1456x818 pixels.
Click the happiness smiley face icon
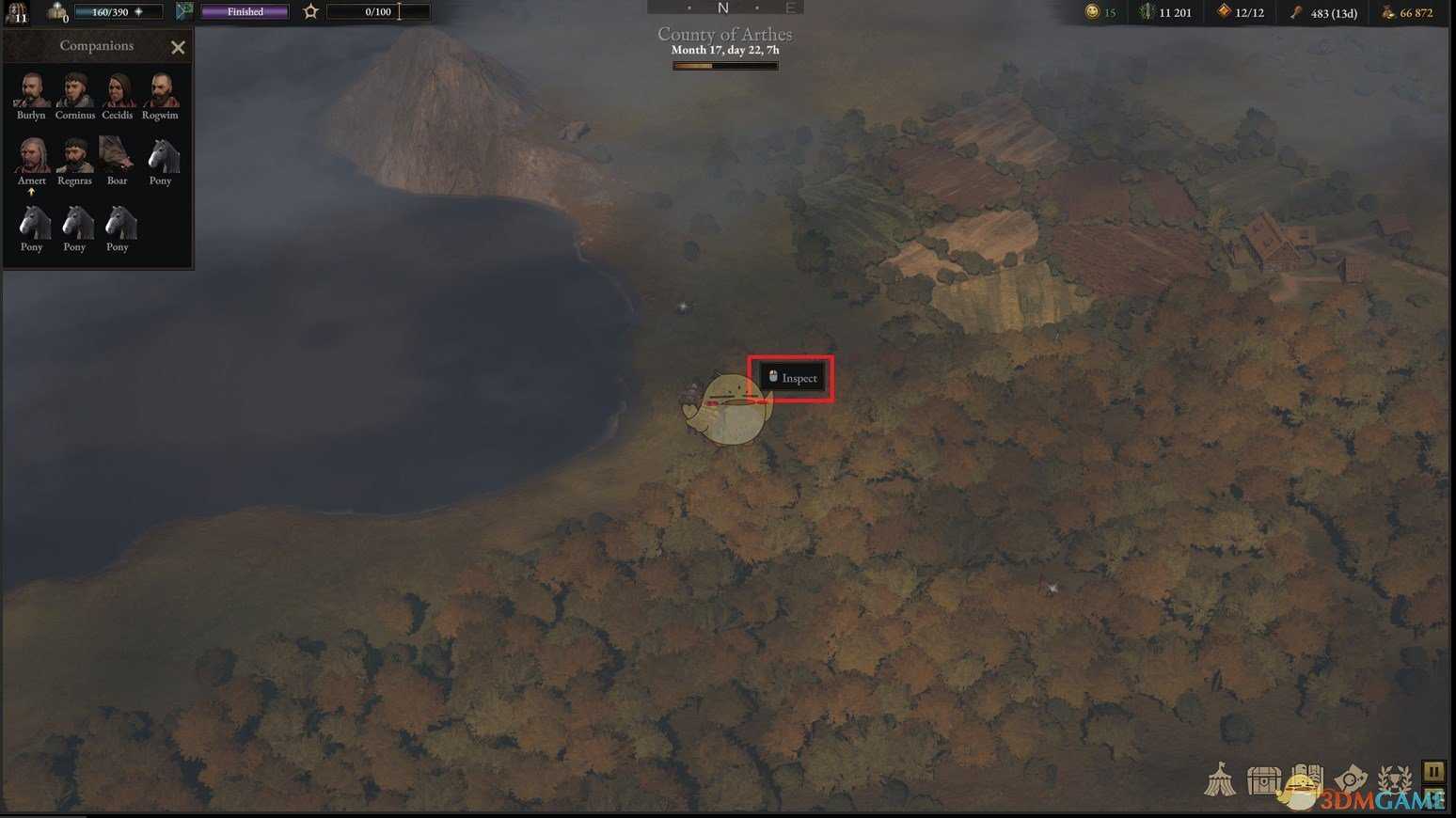[x=1092, y=12]
